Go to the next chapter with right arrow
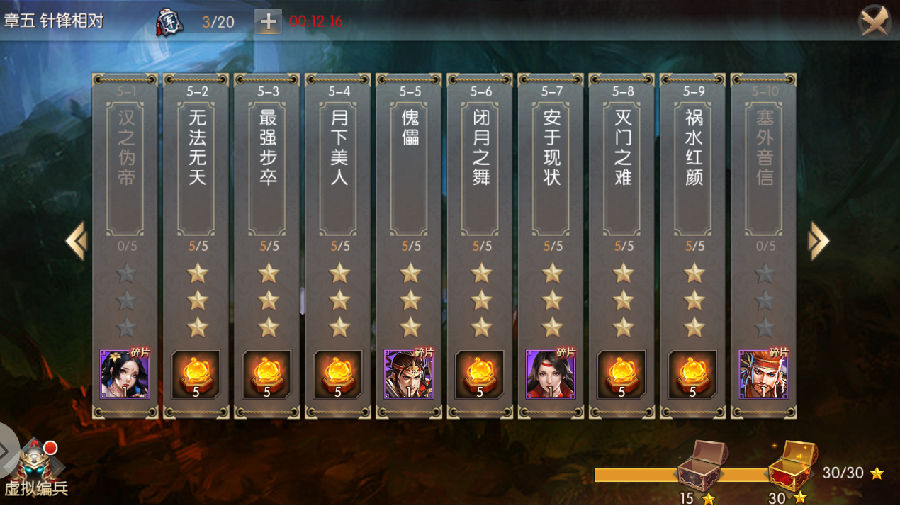900x505 pixels. (818, 240)
